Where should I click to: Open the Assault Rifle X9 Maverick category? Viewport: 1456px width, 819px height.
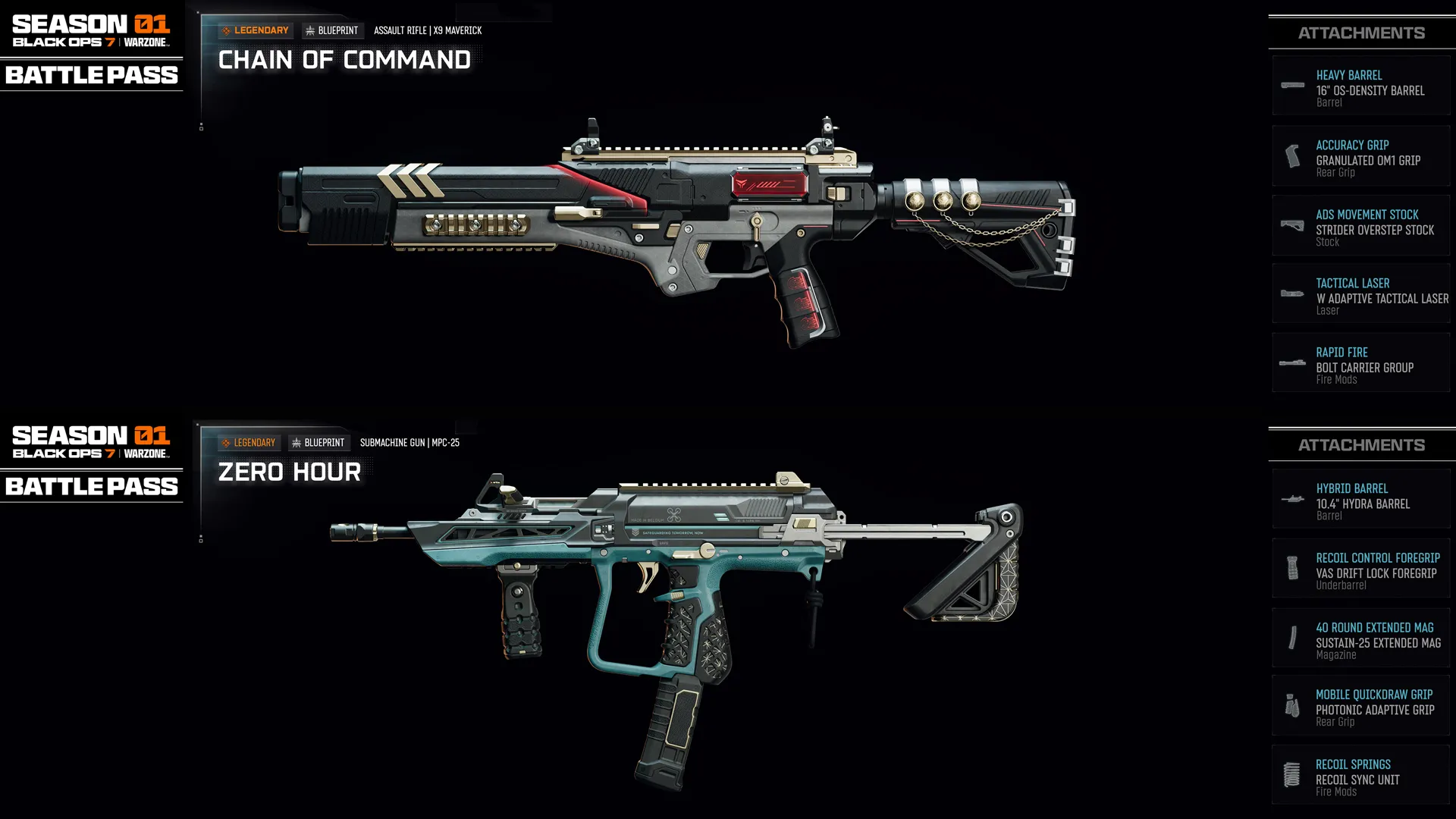click(x=427, y=30)
